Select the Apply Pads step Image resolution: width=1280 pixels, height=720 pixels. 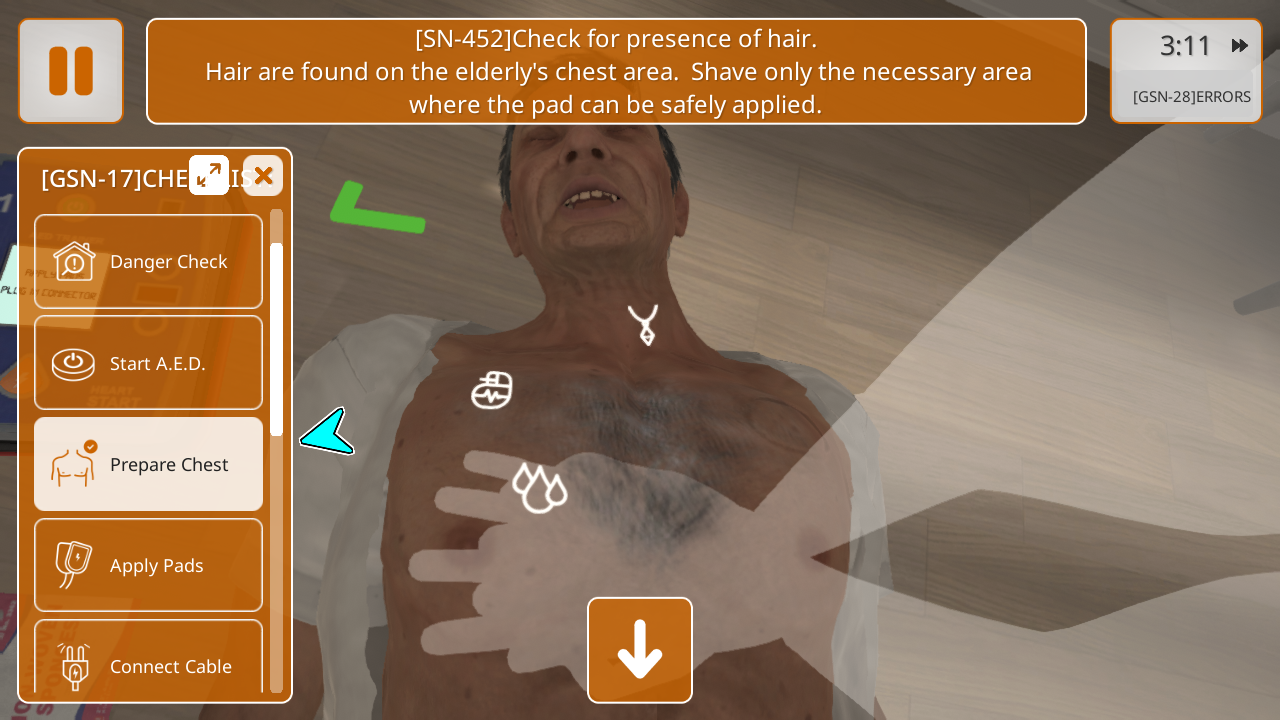149,565
